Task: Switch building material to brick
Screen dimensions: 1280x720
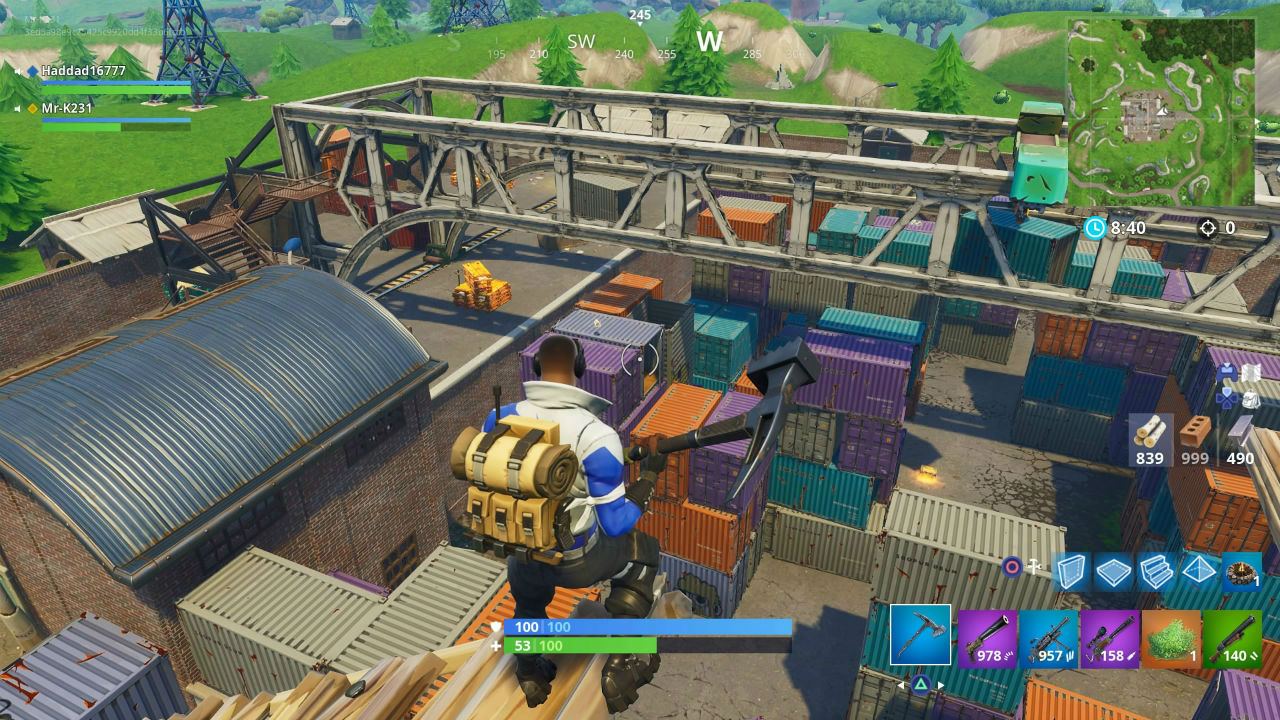Action: tap(1195, 438)
